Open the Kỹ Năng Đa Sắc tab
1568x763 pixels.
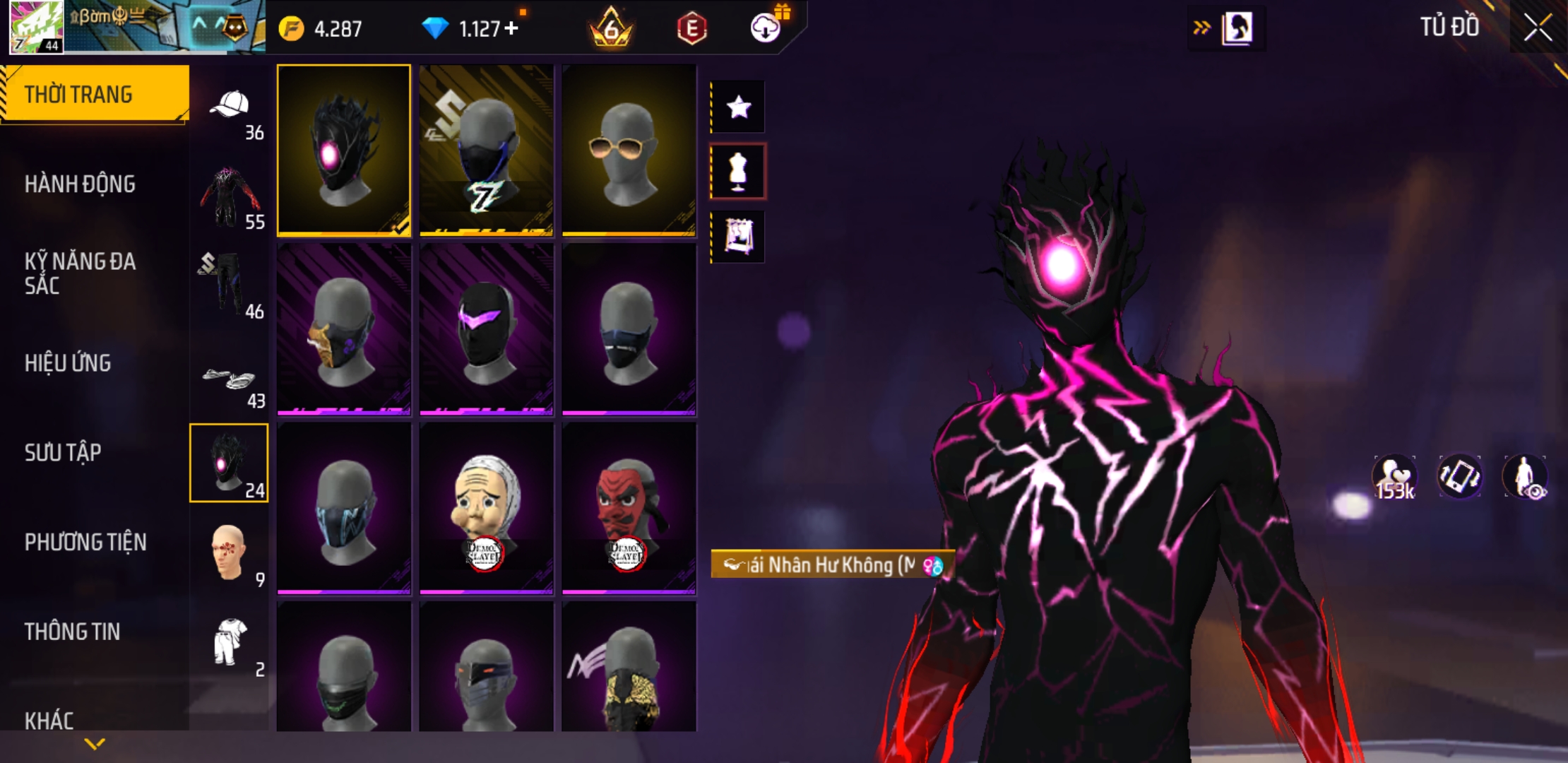click(80, 273)
